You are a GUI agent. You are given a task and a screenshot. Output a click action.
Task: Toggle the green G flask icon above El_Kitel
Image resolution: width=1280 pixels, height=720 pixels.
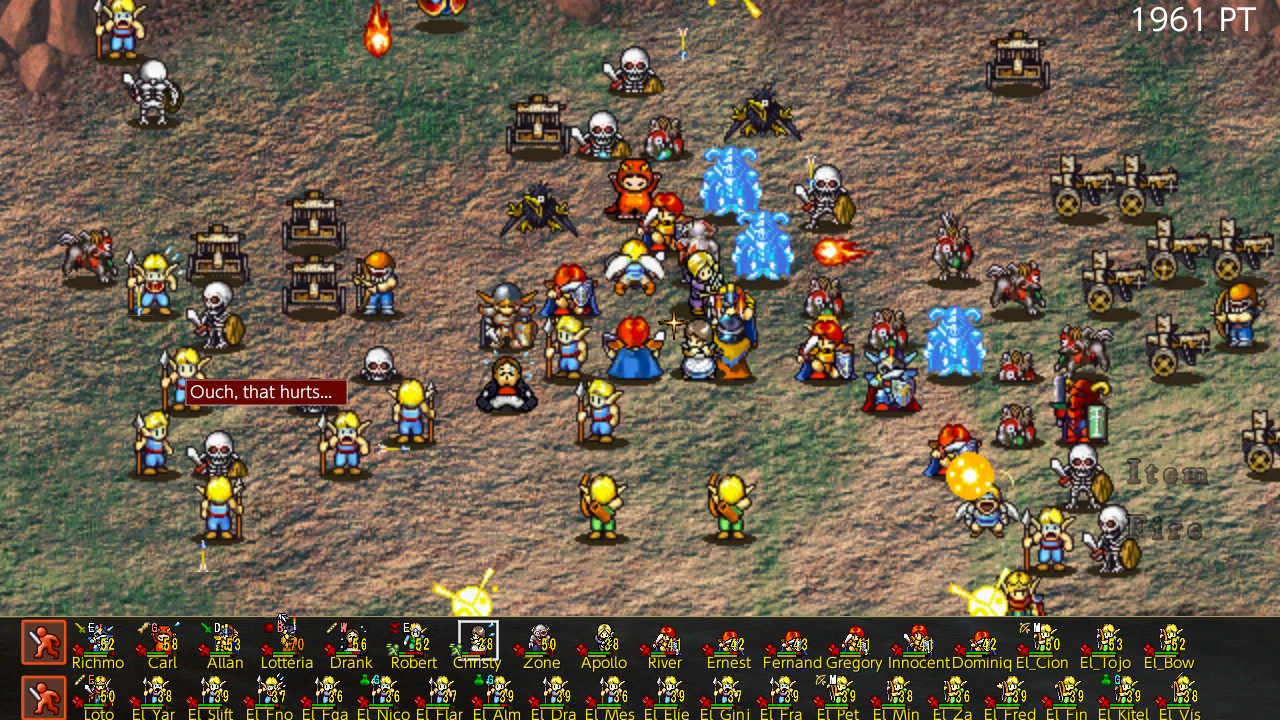pos(1106,681)
